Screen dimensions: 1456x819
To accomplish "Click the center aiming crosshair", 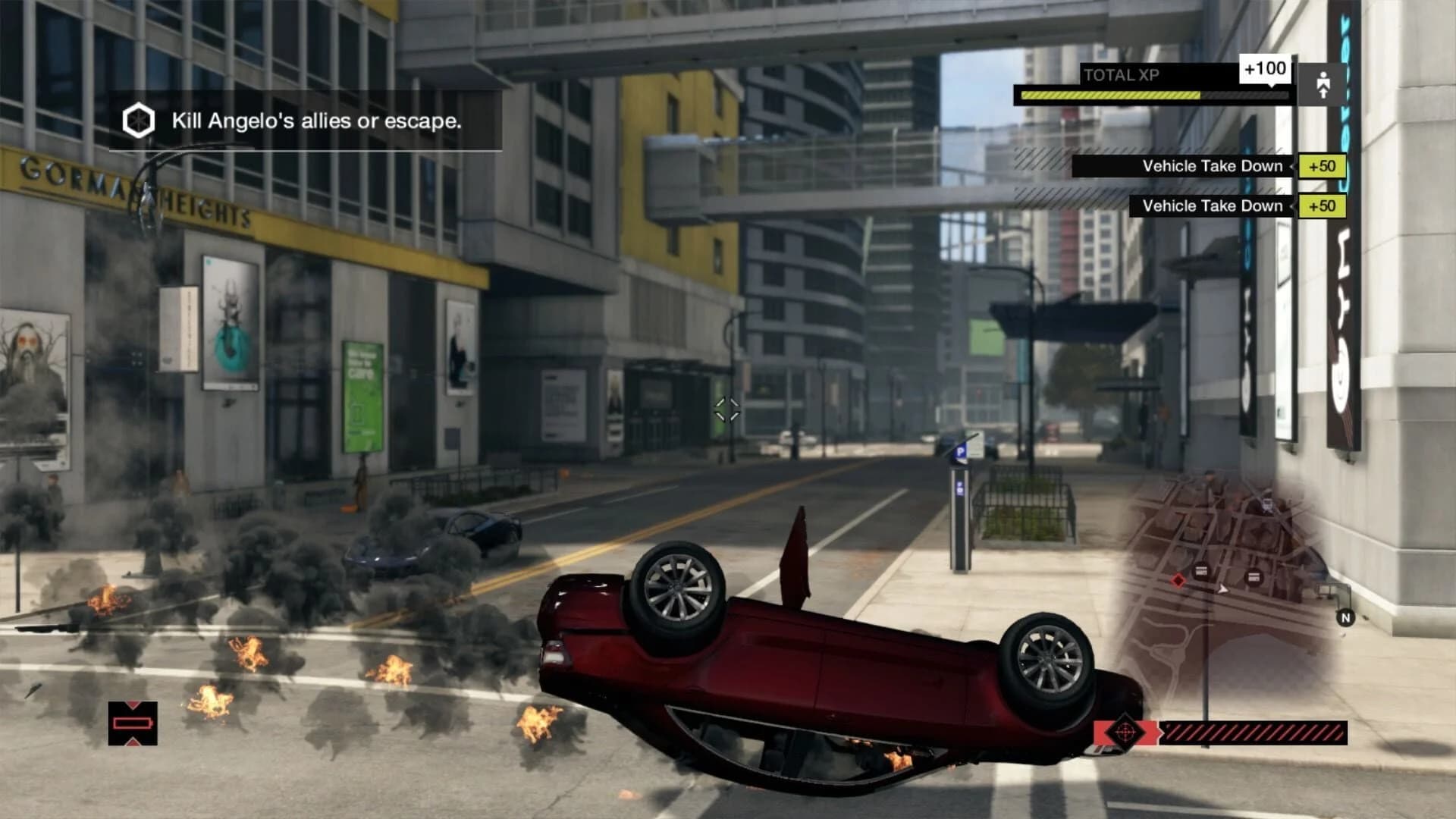I will pos(727,411).
